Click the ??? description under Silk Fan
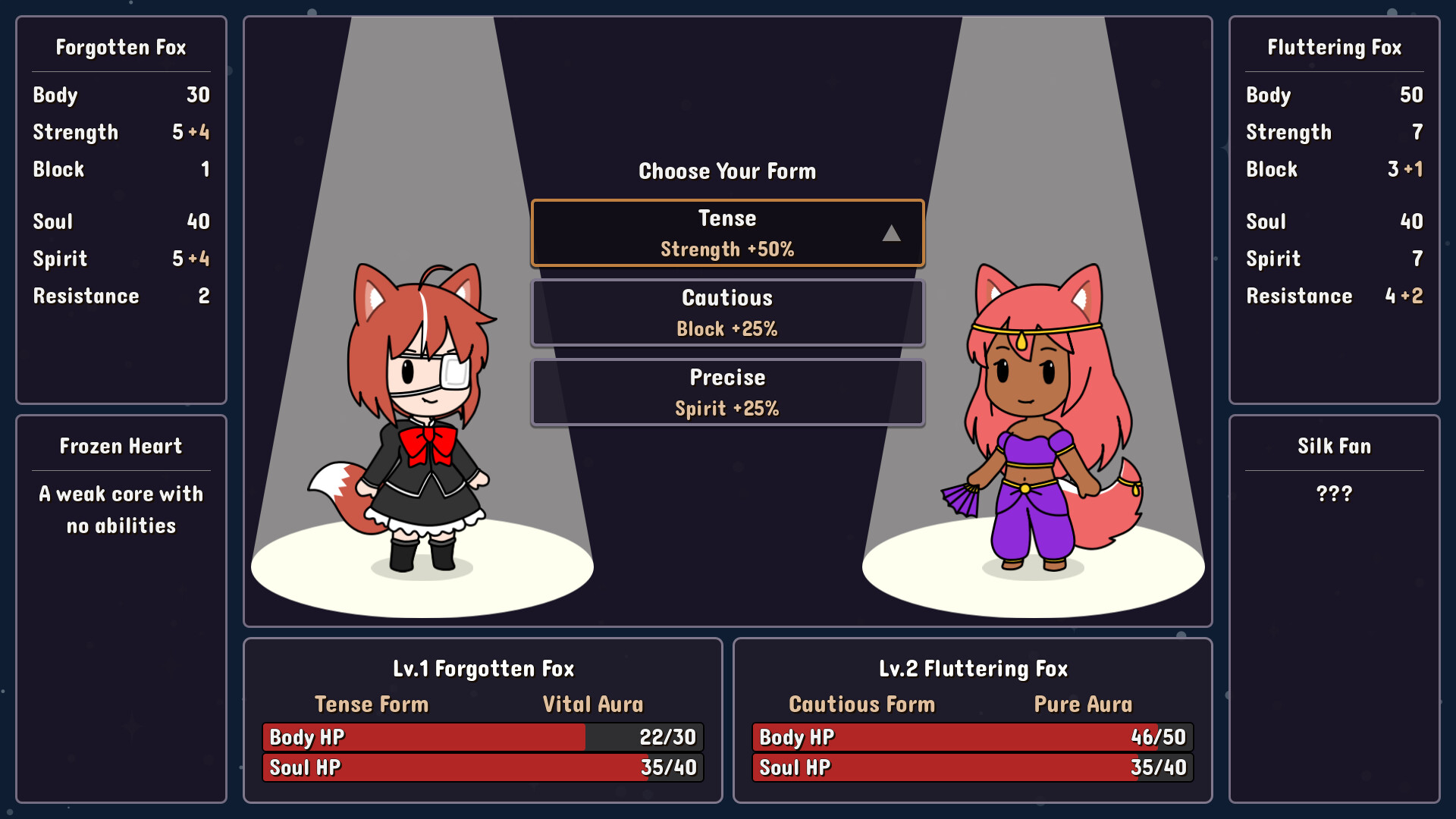Screen dimensions: 1456x819 click(1333, 494)
